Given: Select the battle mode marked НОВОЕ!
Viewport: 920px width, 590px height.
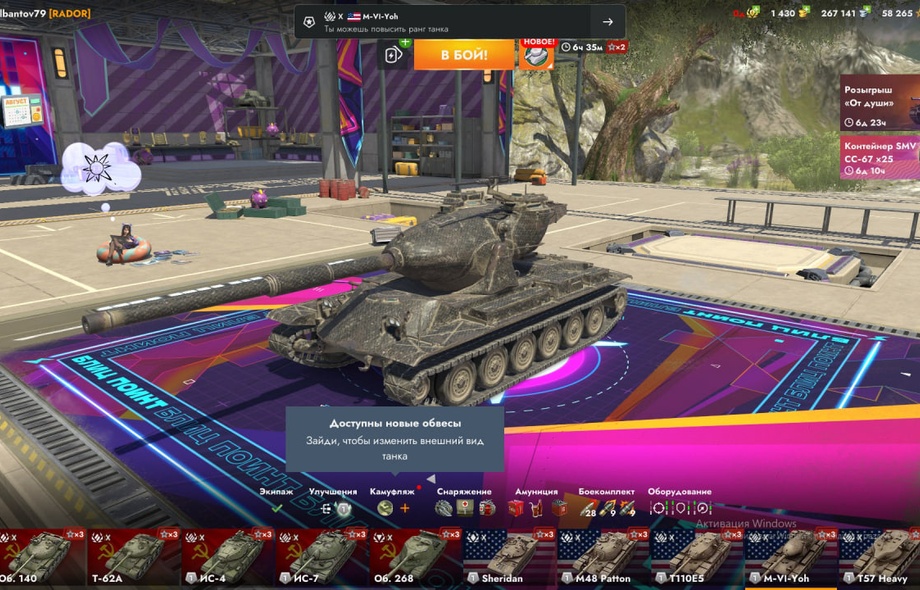Looking at the screenshot, I should (537, 54).
